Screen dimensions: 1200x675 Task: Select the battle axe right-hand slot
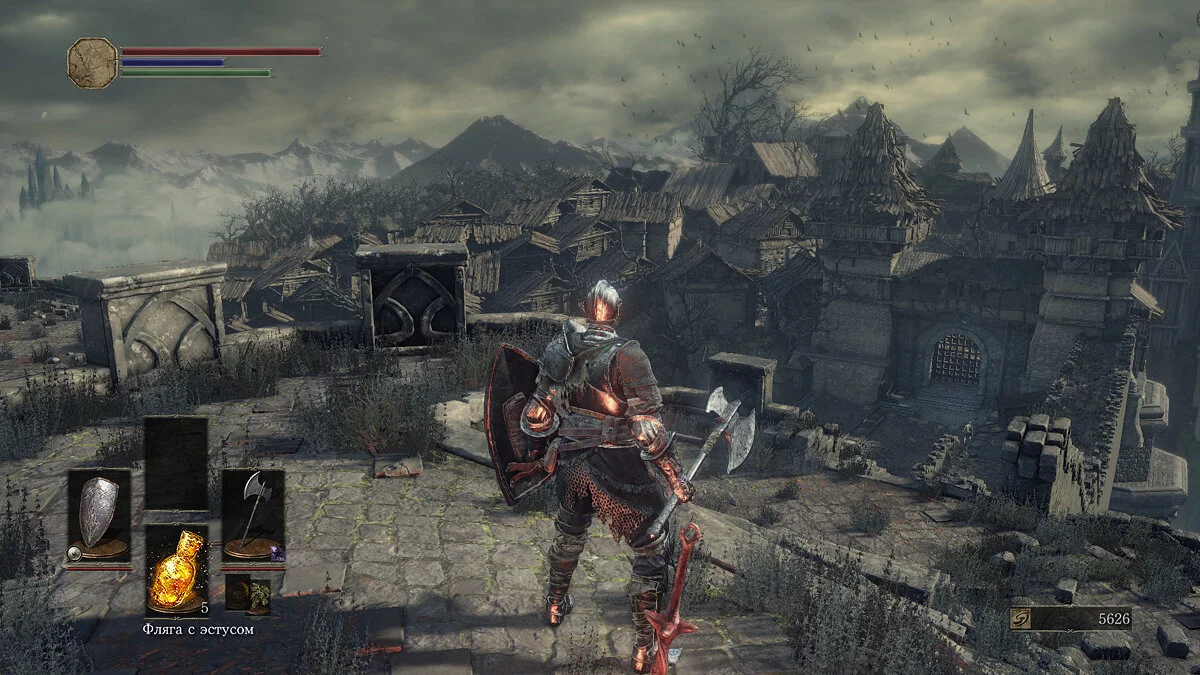tap(252, 515)
